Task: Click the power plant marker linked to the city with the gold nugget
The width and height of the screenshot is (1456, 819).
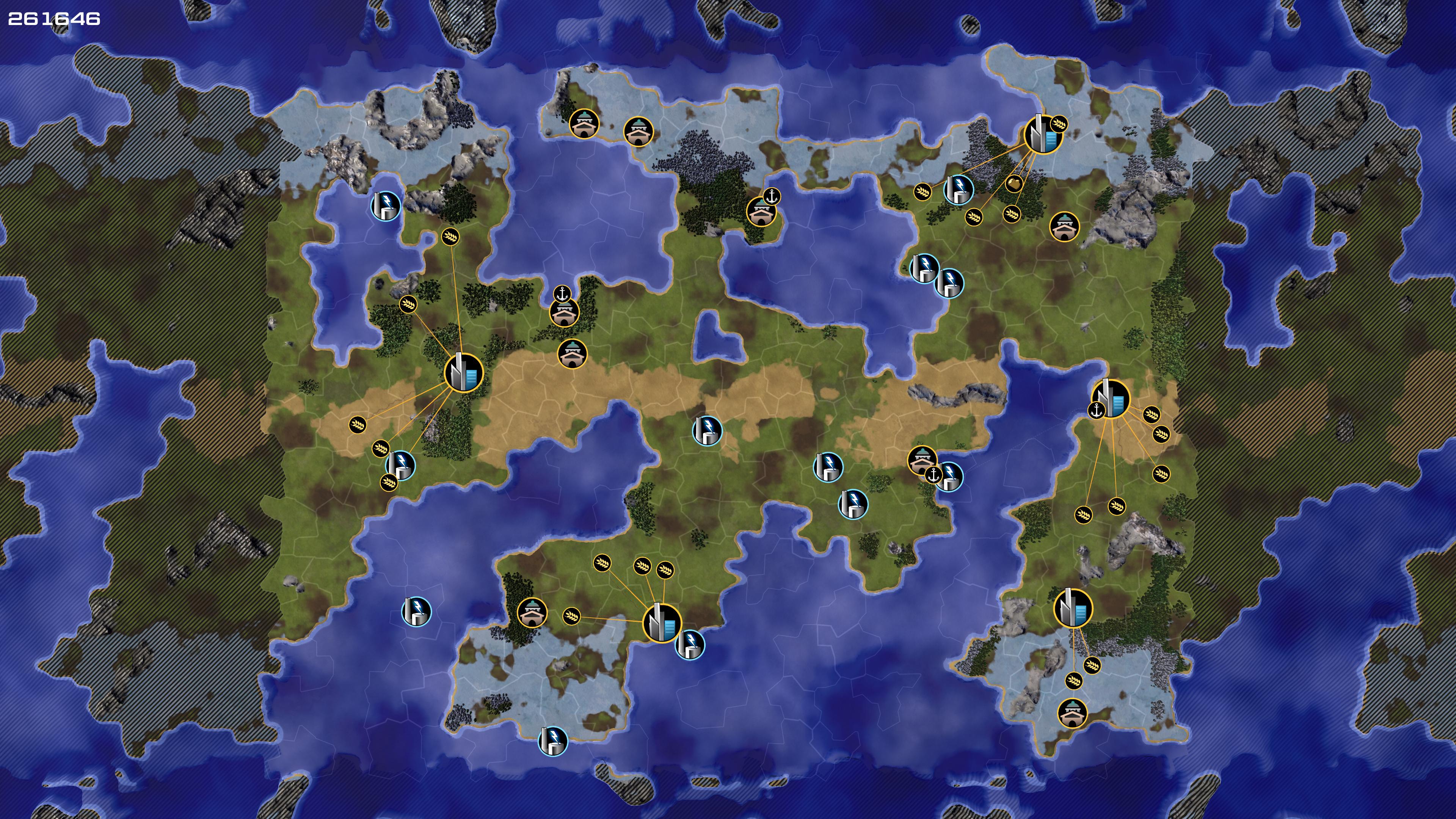Action: [959, 189]
